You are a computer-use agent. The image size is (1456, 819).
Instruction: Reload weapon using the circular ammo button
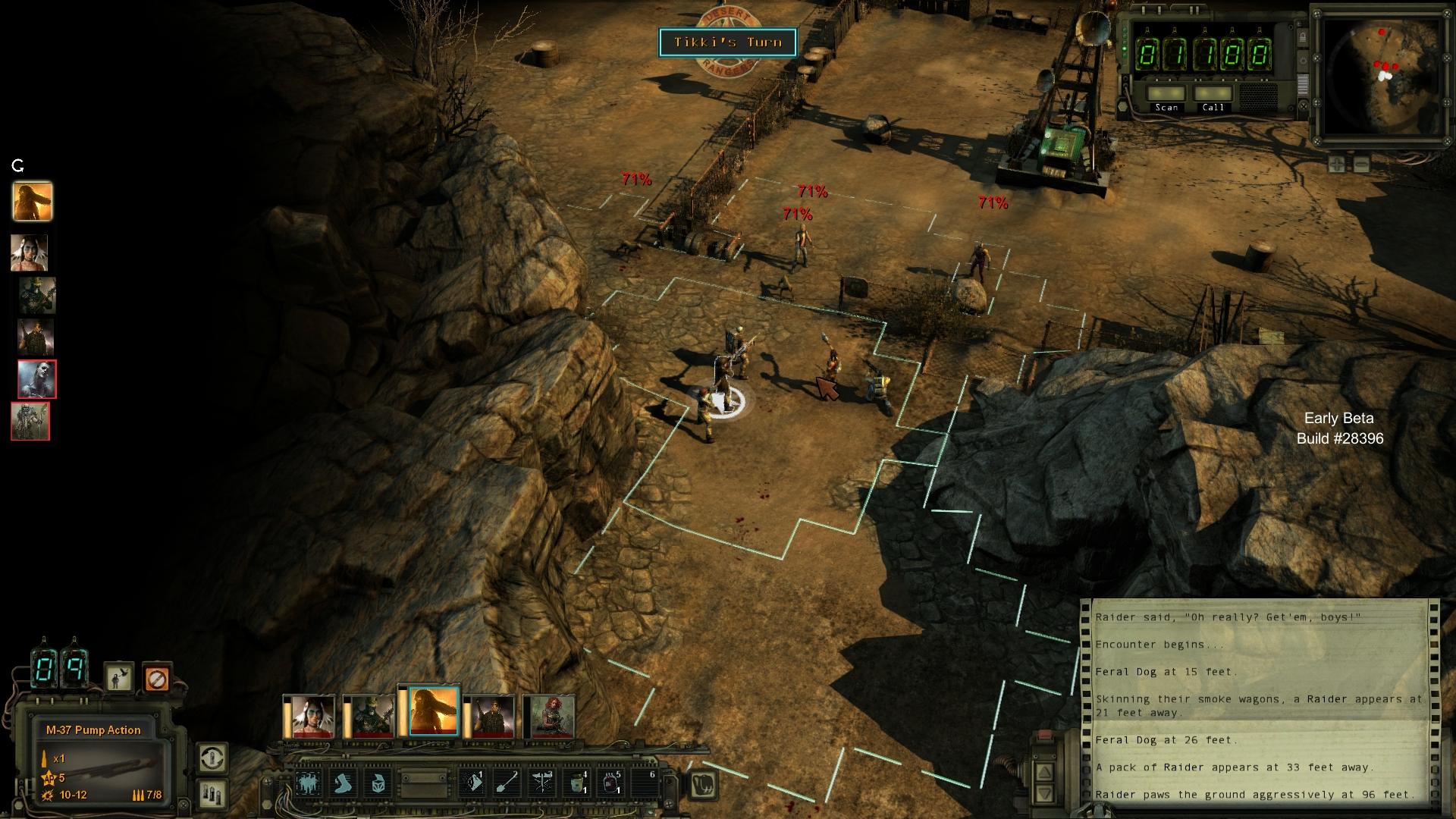coord(212,758)
